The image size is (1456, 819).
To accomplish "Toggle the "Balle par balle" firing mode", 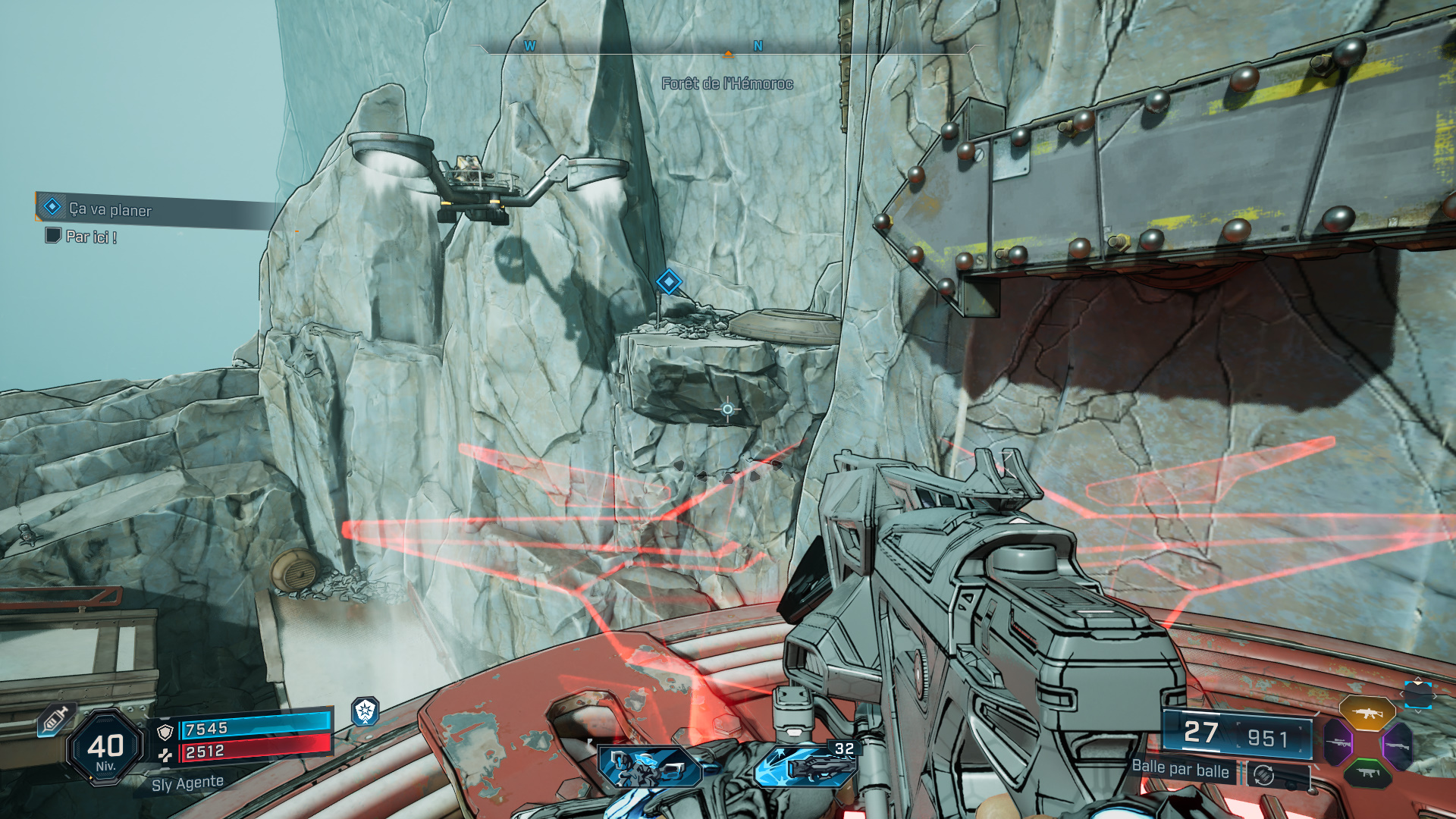I will pos(1180,770).
